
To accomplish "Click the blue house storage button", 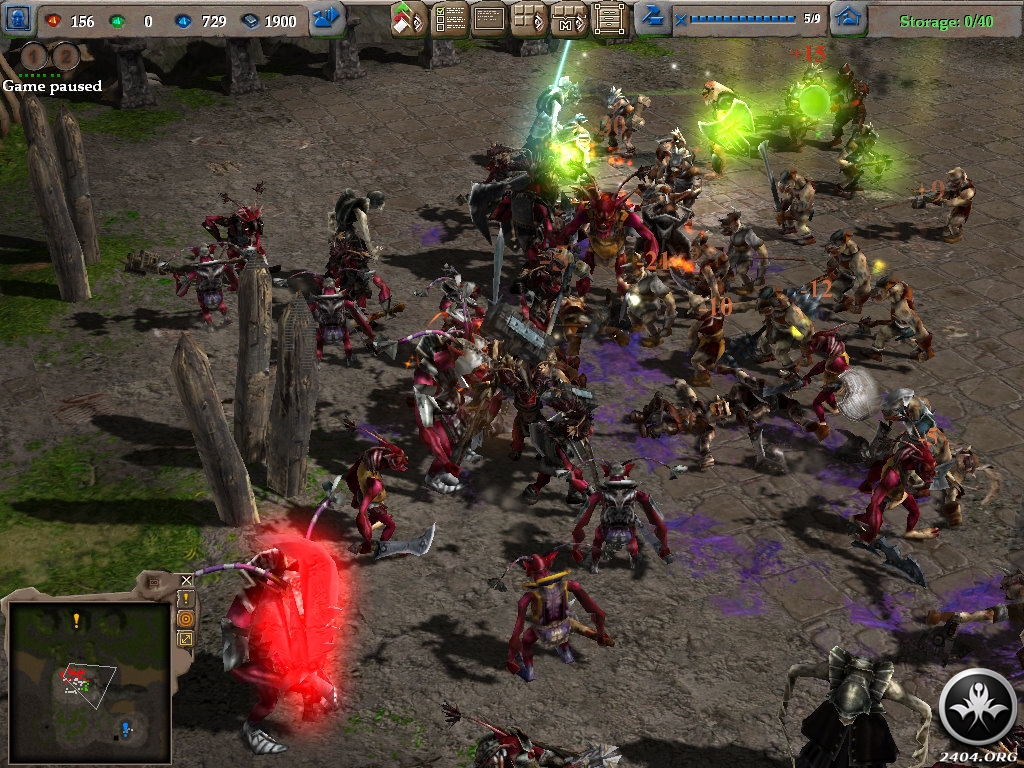I will coord(848,19).
